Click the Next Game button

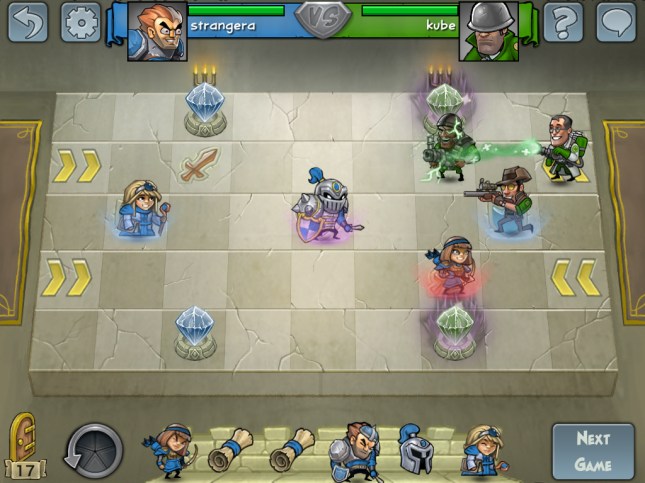pyautogui.click(x=593, y=451)
